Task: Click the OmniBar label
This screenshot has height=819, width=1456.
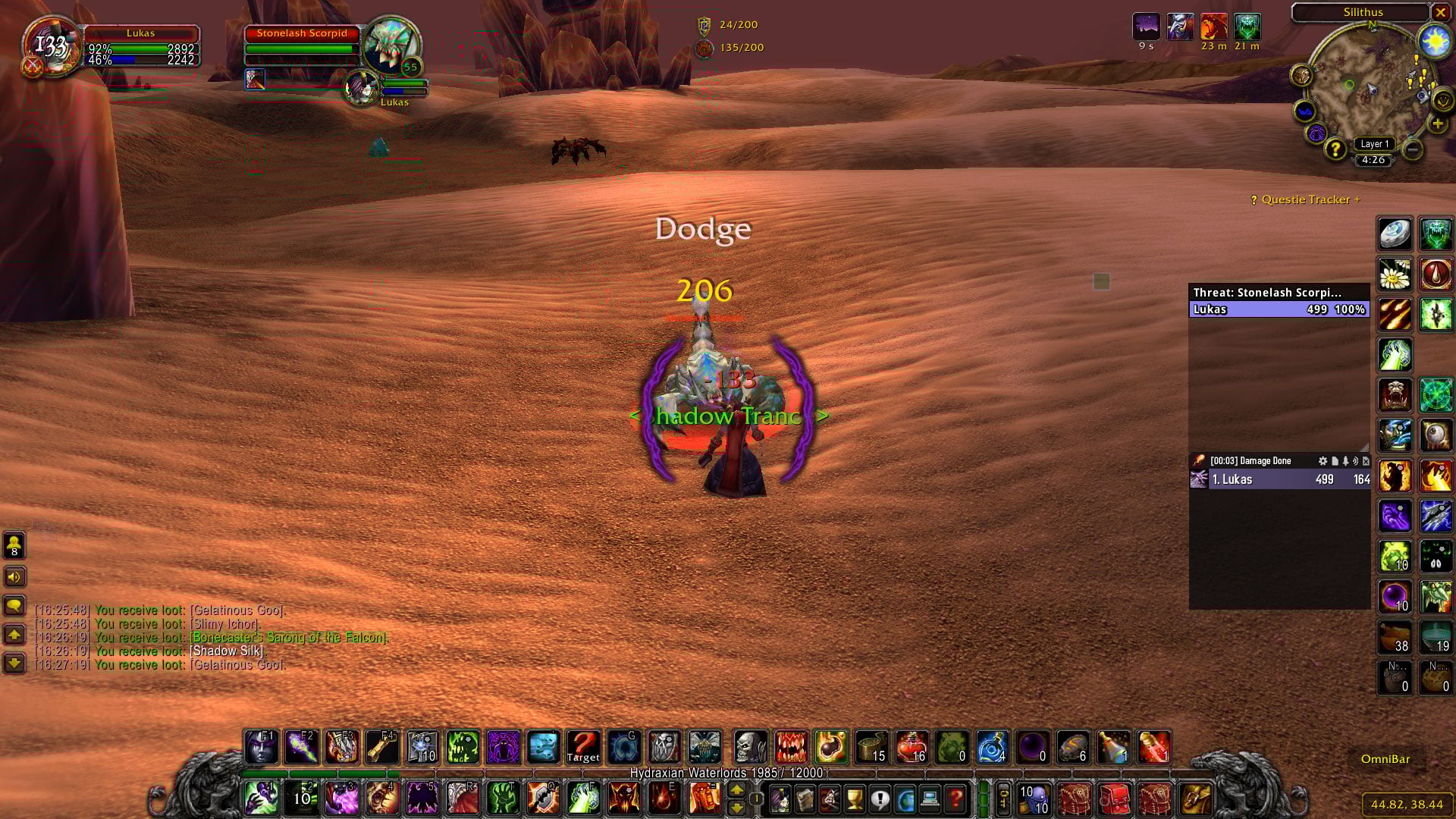Action: [x=1385, y=759]
